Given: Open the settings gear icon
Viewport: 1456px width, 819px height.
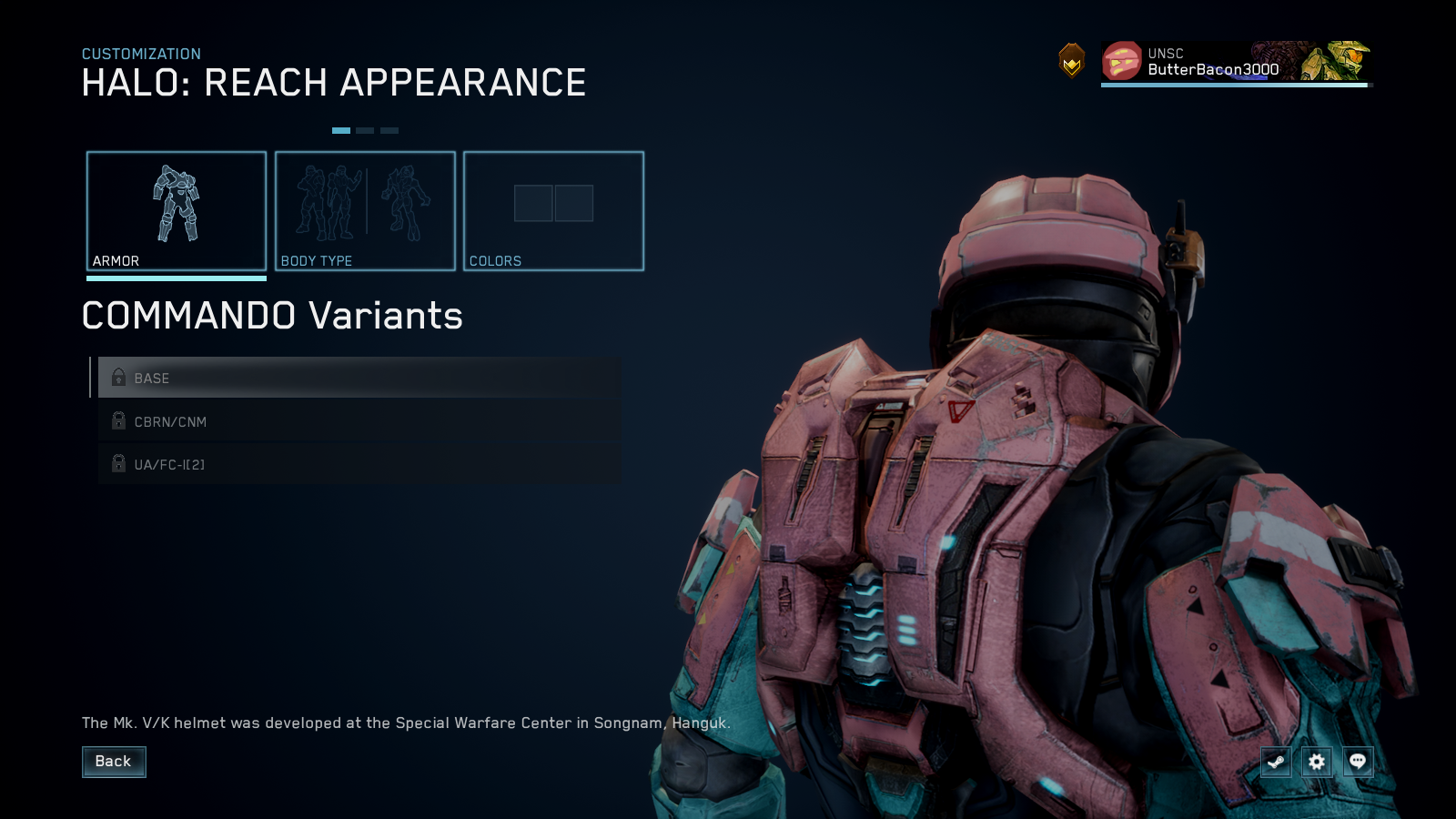Looking at the screenshot, I should click(x=1317, y=762).
